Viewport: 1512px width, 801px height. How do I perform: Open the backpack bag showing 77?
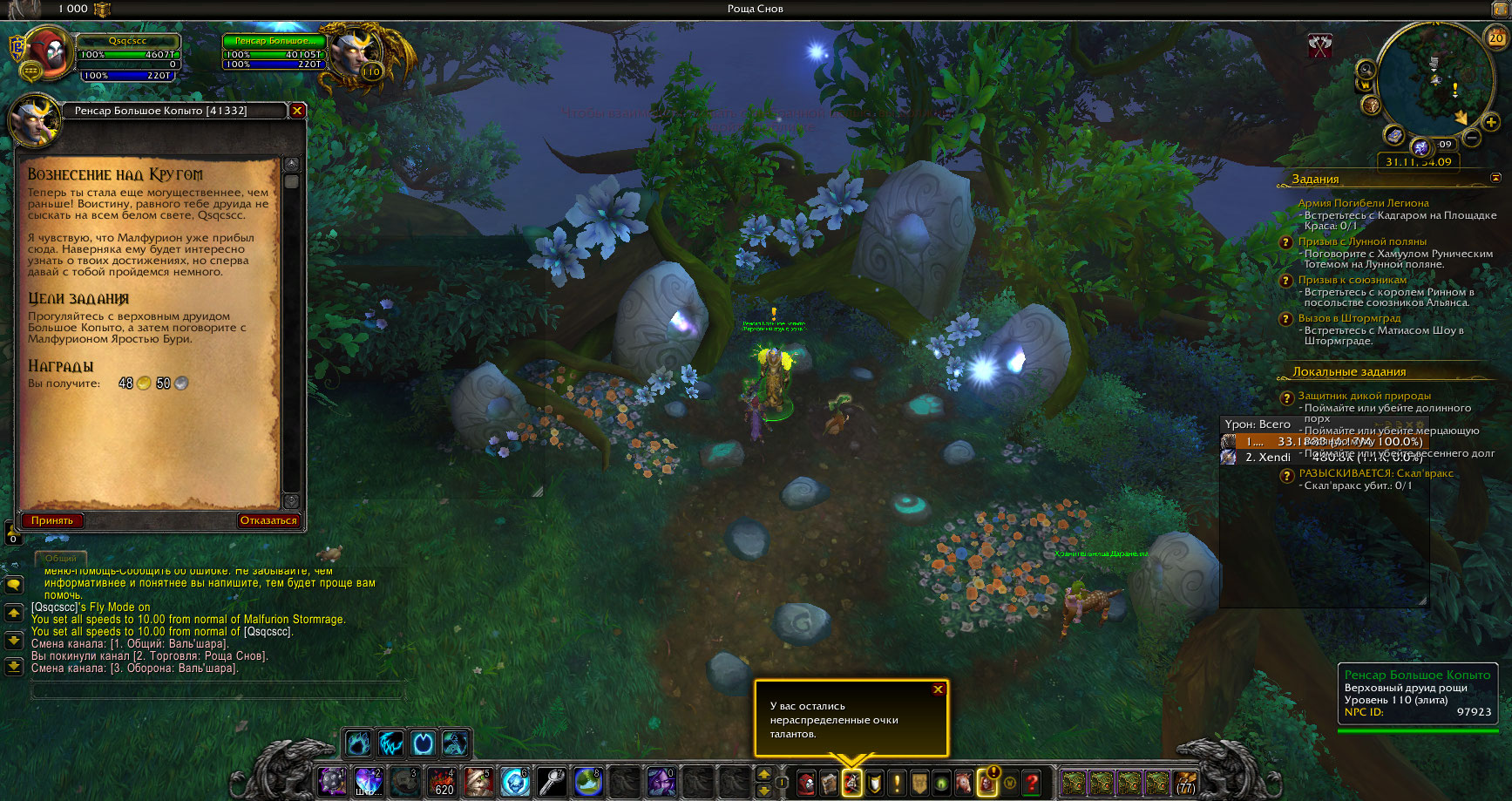1185,782
